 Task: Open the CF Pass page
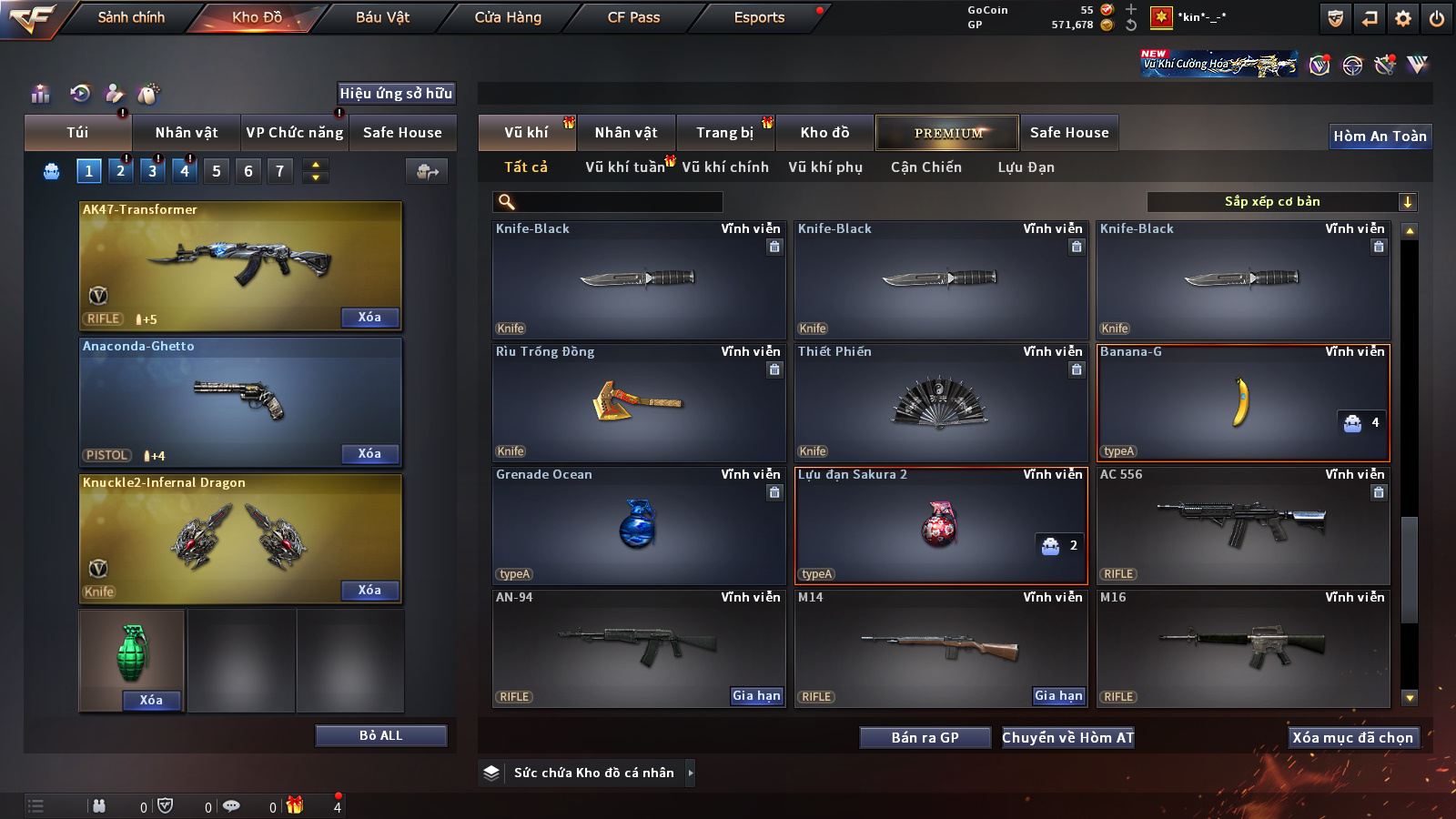pos(633,17)
